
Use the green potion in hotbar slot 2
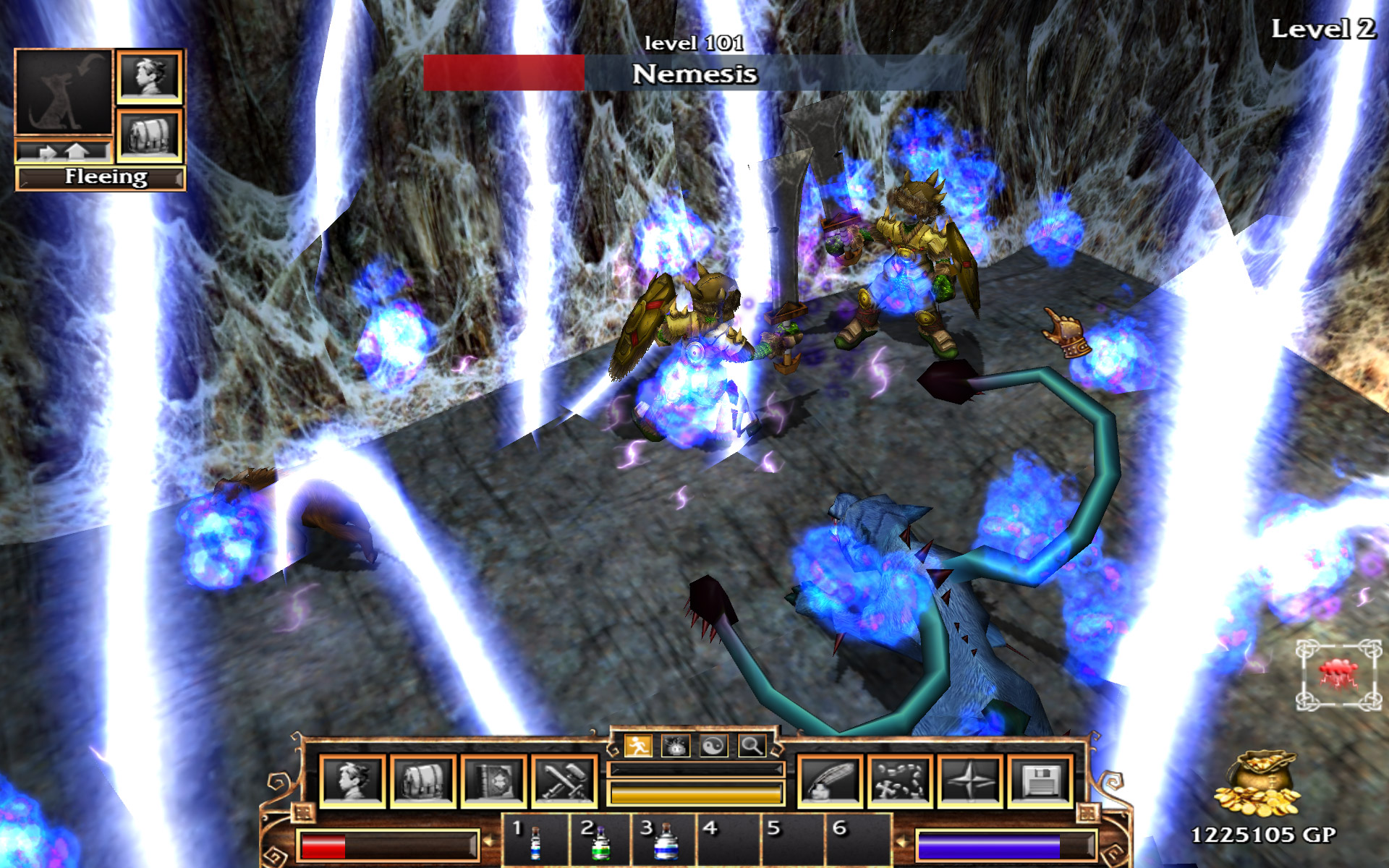pyautogui.click(x=599, y=841)
